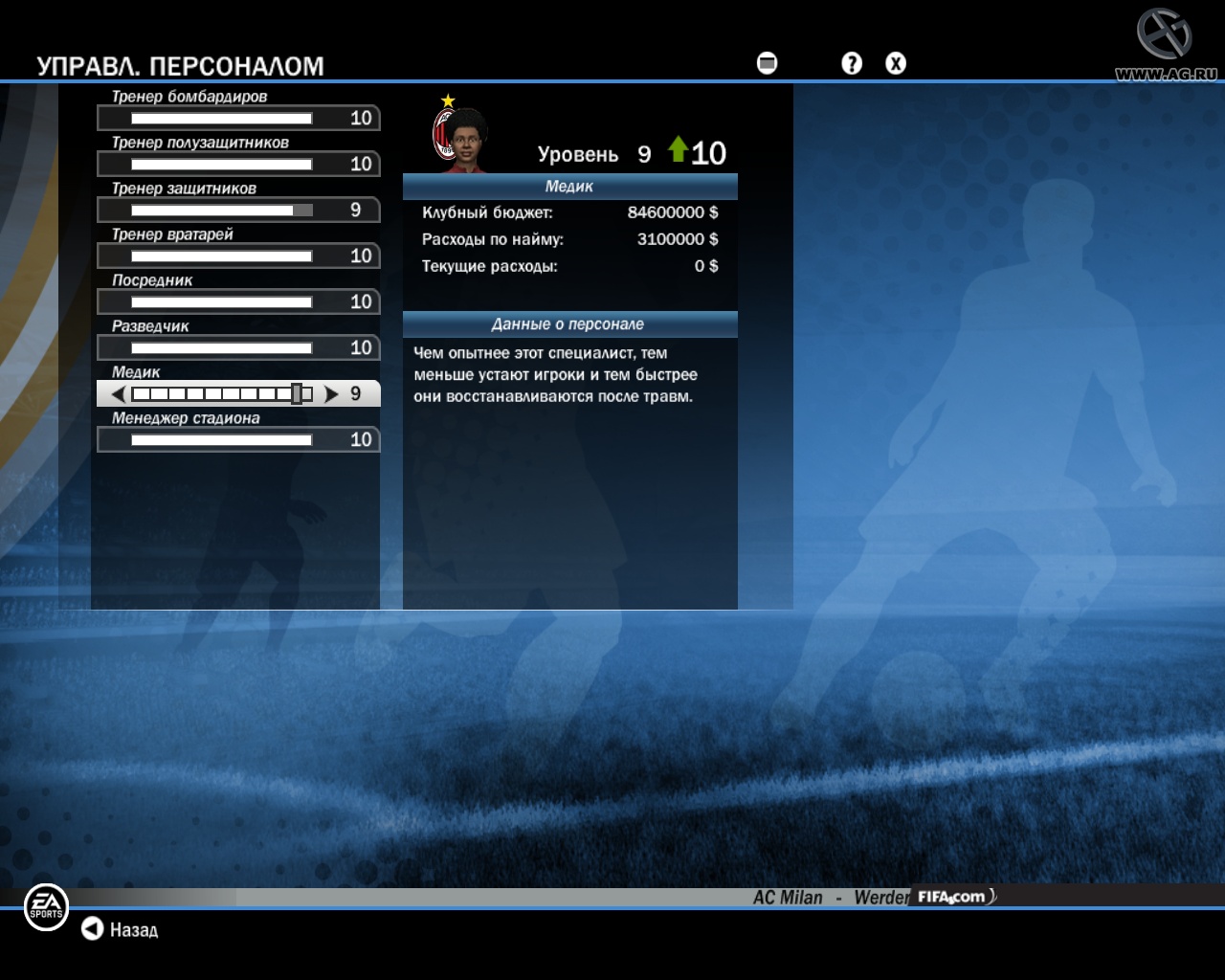The width and height of the screenshot is (1225, 980).
Task: Select the Разведчик staff entry
Action: (x=238, y=347)
